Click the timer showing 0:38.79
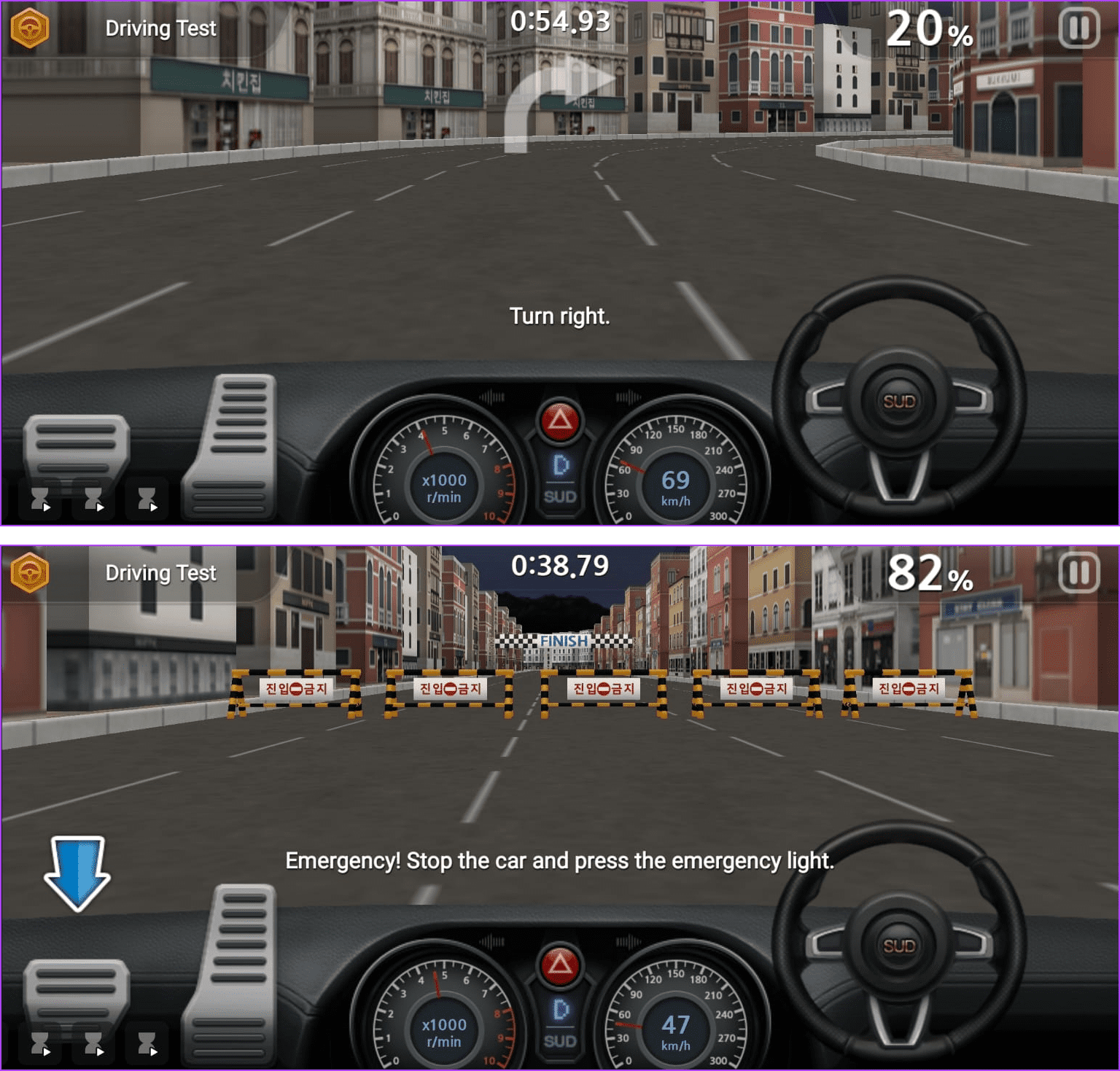The width and height of the screenshot is (1120, 1071). (x=561, y=564)
